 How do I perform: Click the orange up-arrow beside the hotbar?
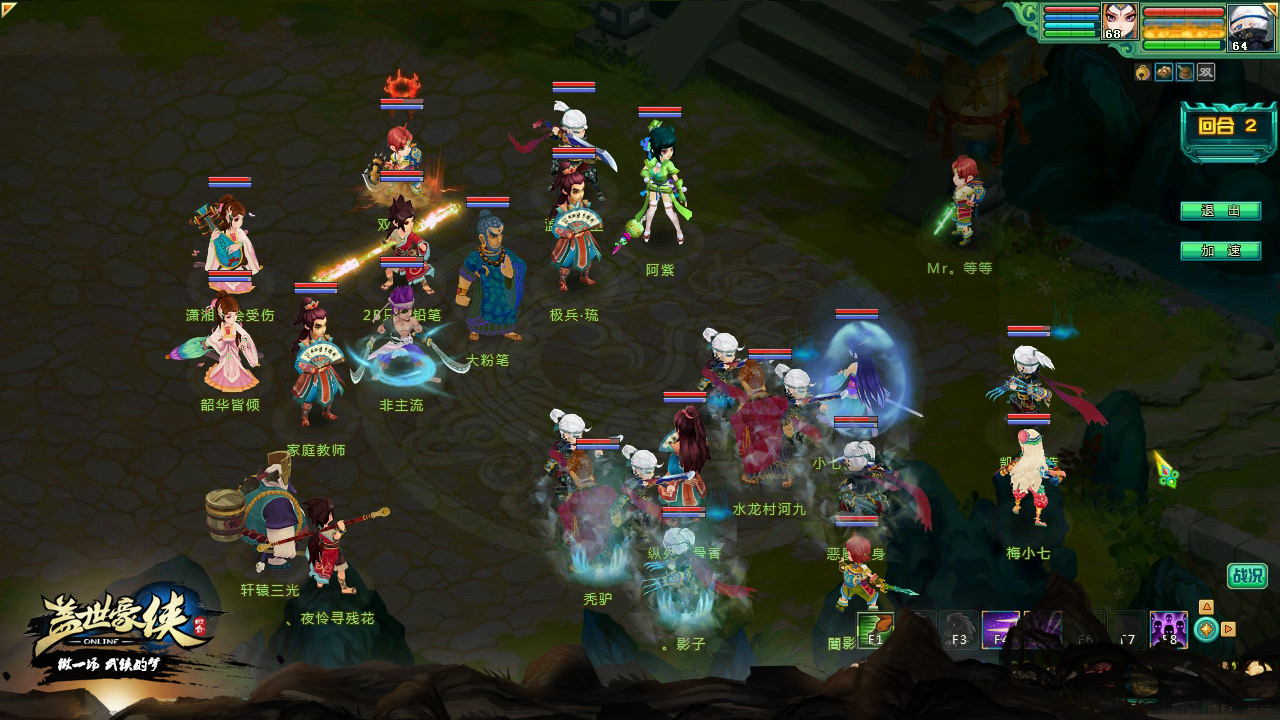point(1206,606)
